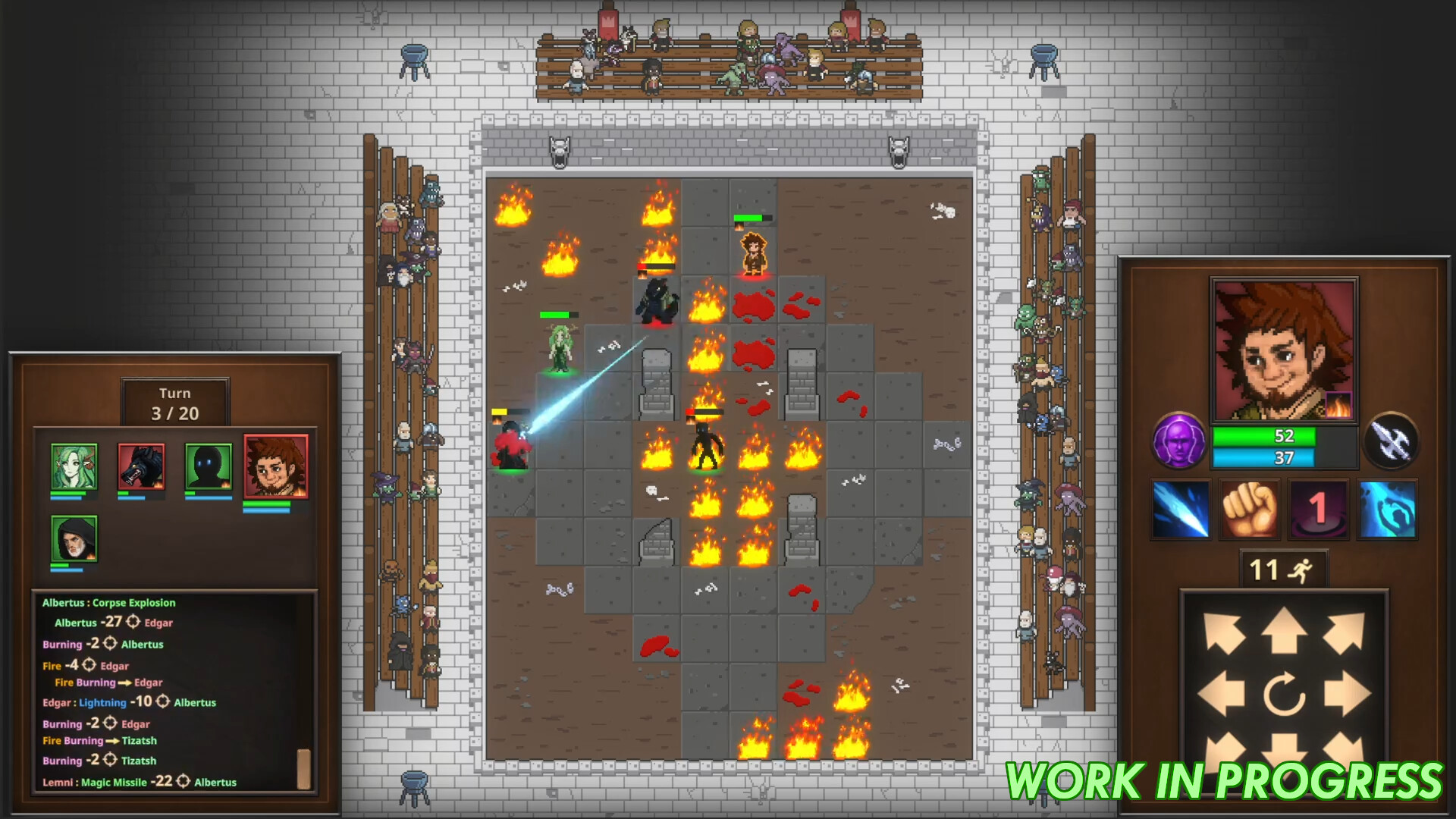Select the hooded mage portrait below the others
The width and height of the screenshot is (1456, 819).
click(x=74, y=538)
